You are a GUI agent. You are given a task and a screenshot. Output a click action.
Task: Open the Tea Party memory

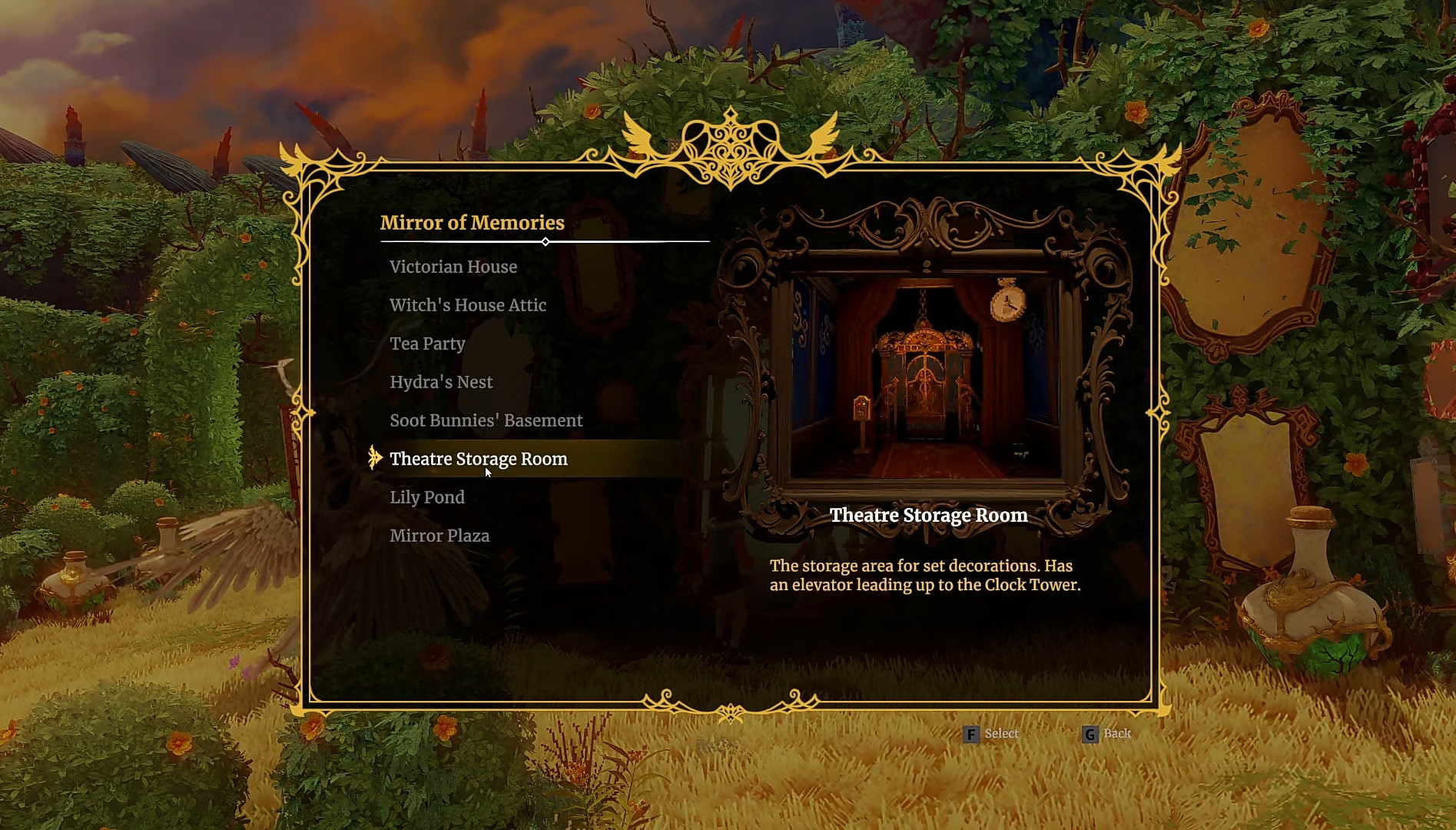pyautogui.click(x=427, y=344)
